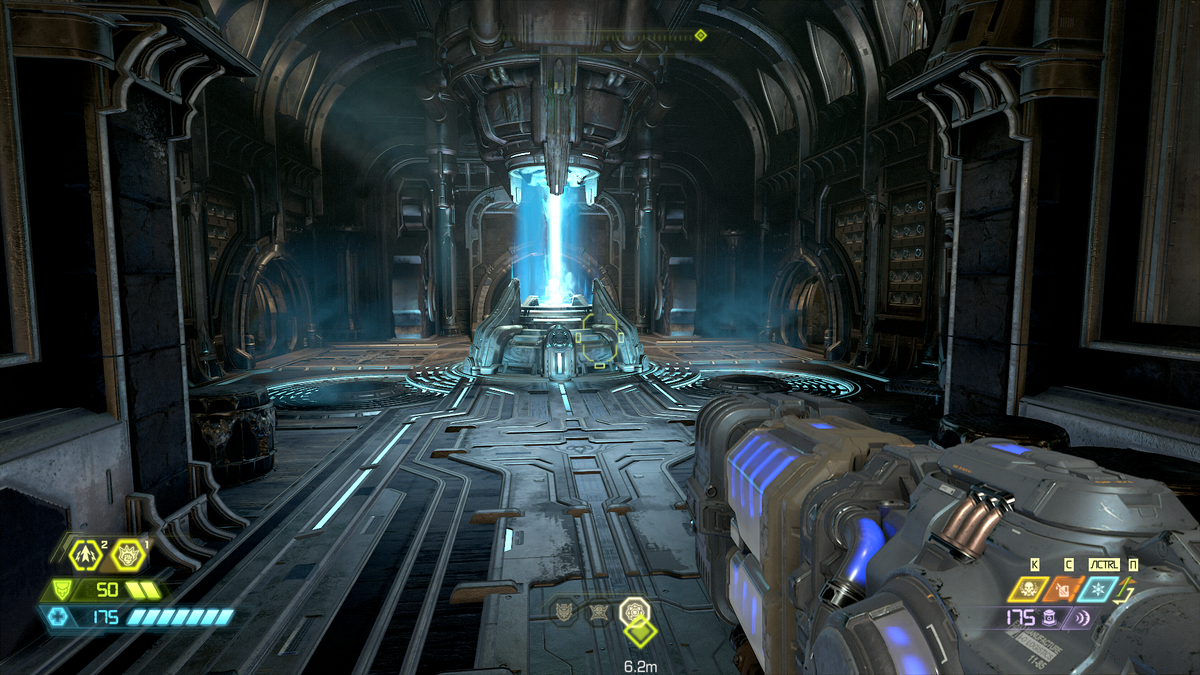Screen dimensions: 1200x675
Task: Click the green weapon swap arrows icon
Action: pyautogui.click(x=1131, y=592)
